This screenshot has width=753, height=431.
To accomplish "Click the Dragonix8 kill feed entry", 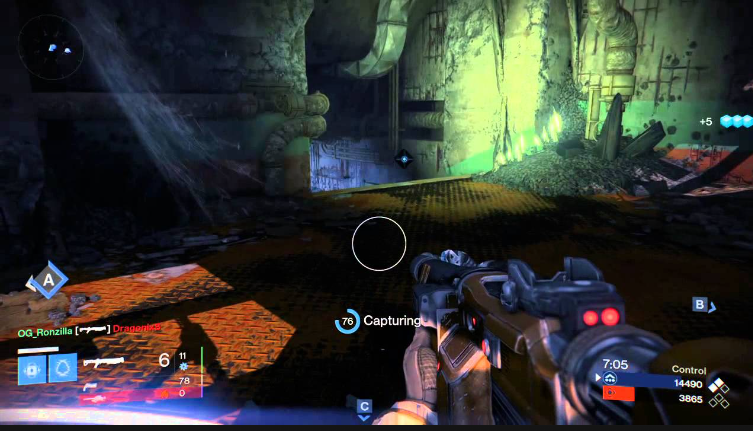I will 136,328.
